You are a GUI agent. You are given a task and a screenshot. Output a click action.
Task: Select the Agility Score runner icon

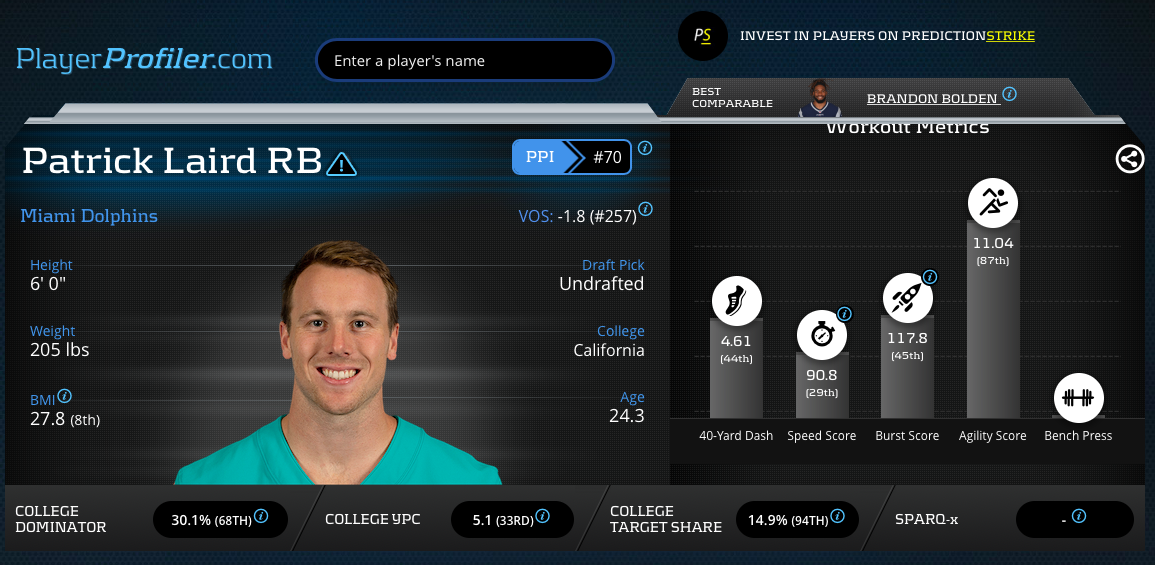[x=993, y=202]
